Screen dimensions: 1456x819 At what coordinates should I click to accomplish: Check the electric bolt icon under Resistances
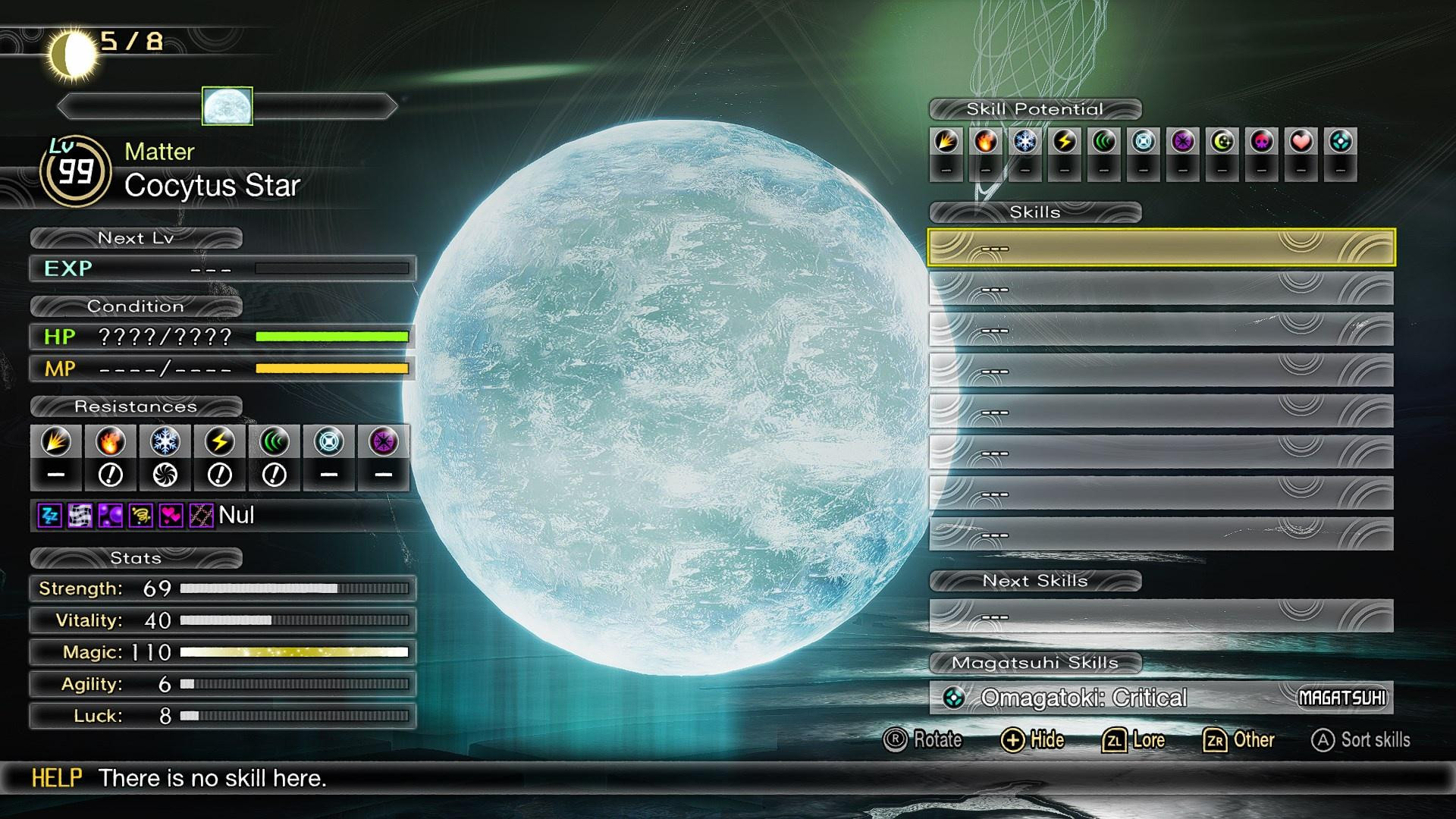click(220, 441)
